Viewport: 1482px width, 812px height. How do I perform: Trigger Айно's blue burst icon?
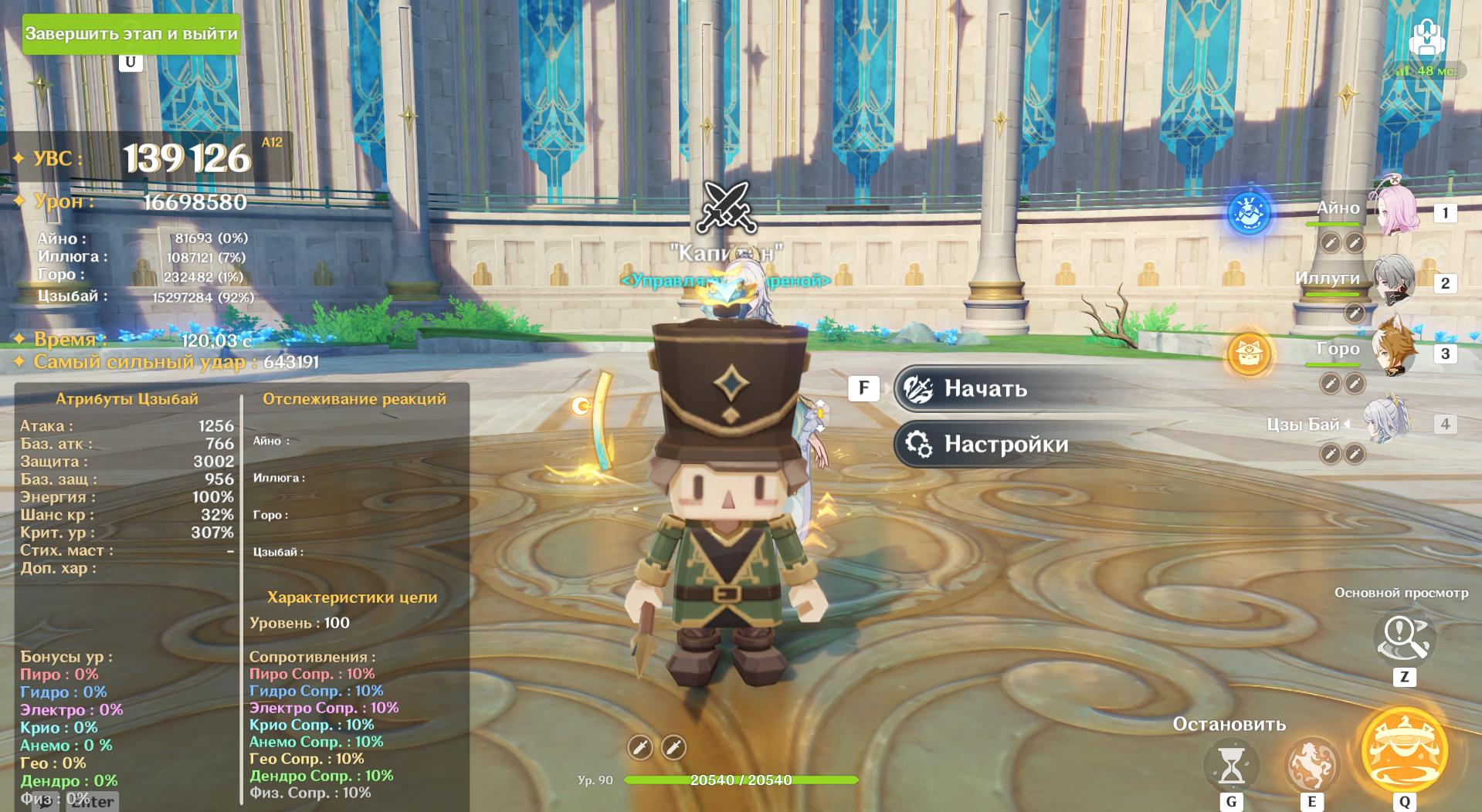[1248, 212]
